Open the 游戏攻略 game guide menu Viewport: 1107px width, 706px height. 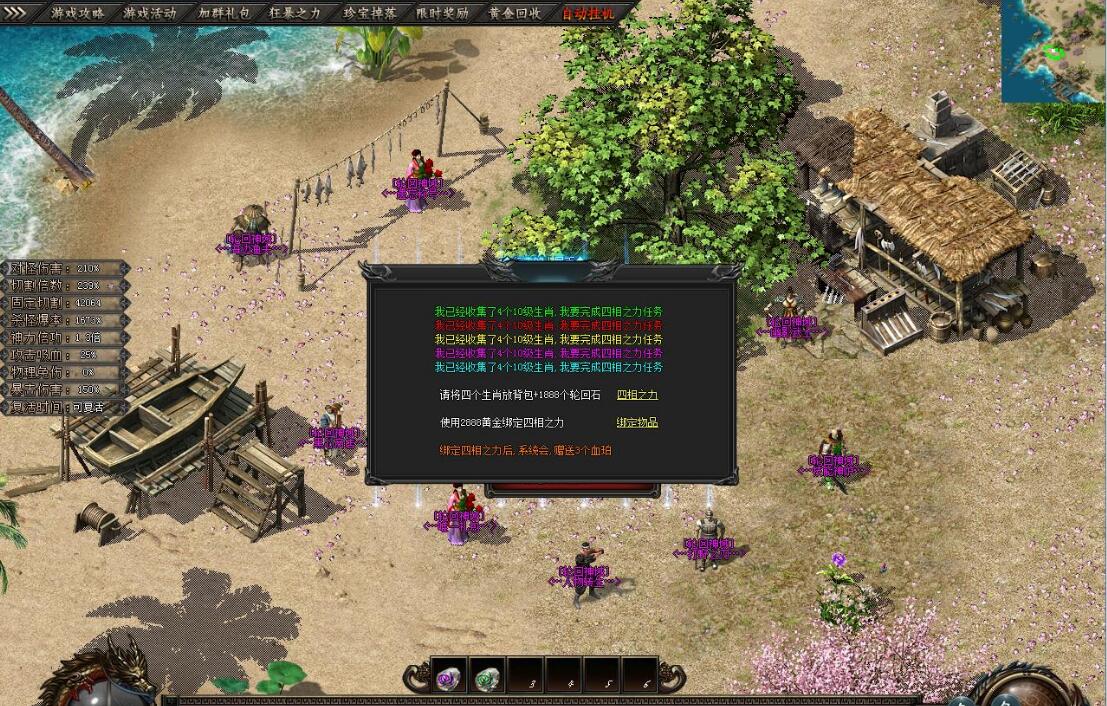(x=78, y=13)
